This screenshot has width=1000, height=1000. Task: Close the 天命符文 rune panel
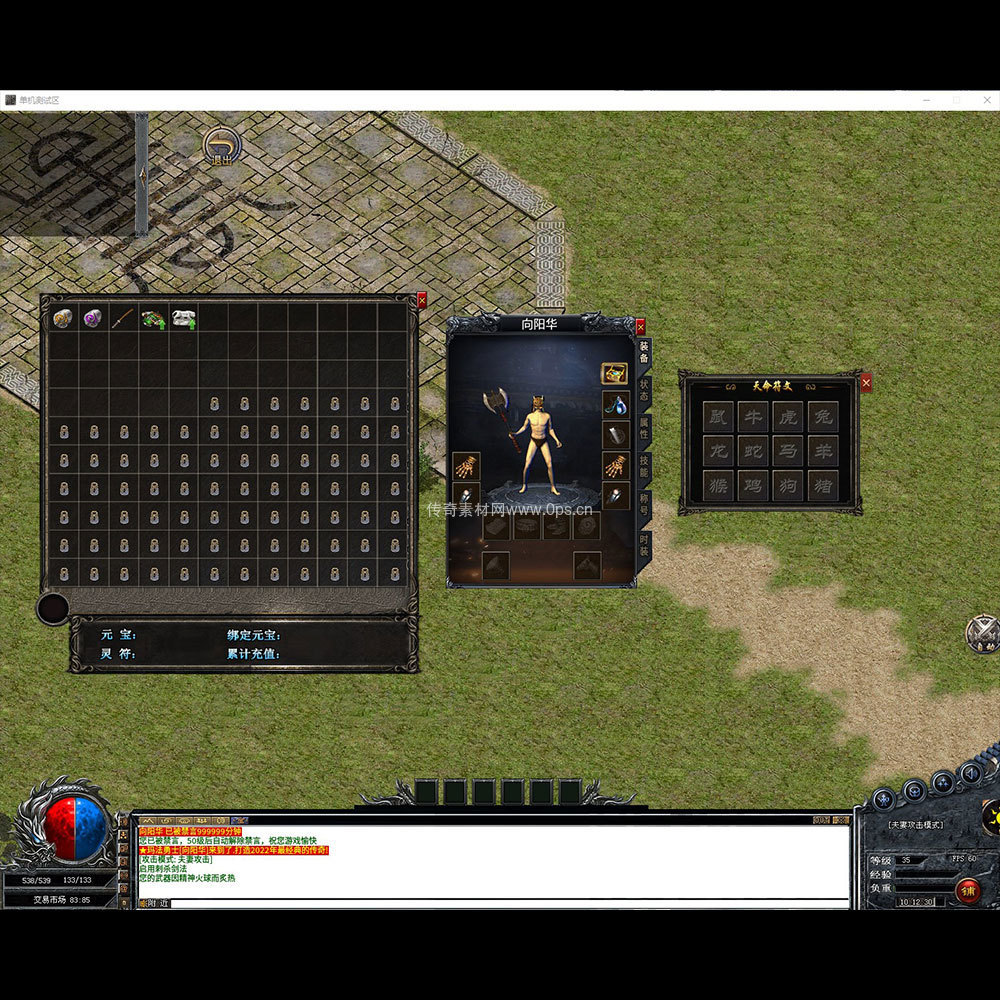[x=866, y=382]
